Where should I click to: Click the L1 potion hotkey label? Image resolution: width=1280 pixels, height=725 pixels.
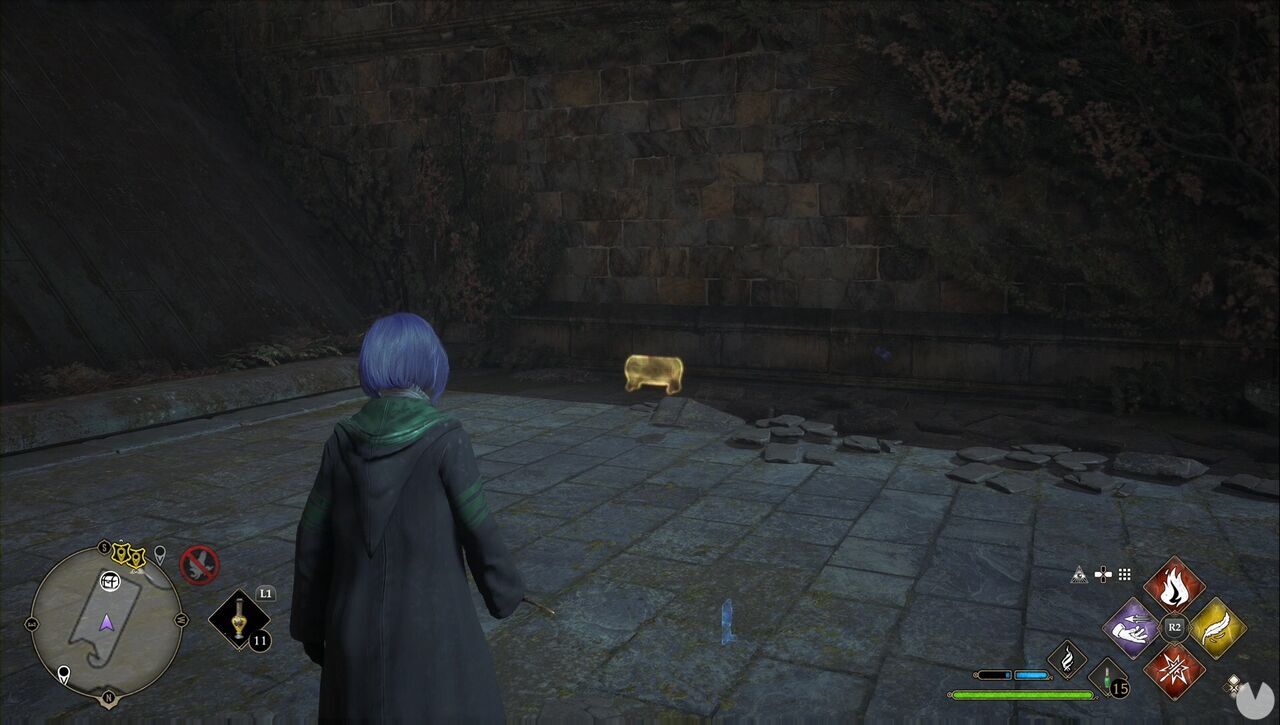[x=265, y=594]
